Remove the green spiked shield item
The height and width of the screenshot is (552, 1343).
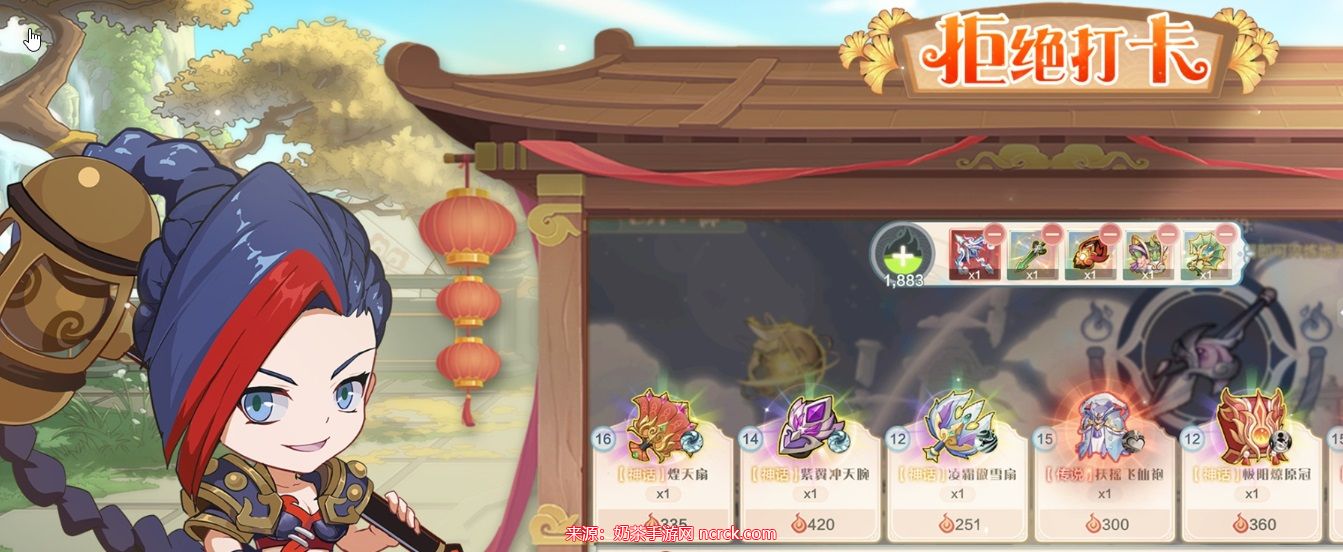[1224, 236]
